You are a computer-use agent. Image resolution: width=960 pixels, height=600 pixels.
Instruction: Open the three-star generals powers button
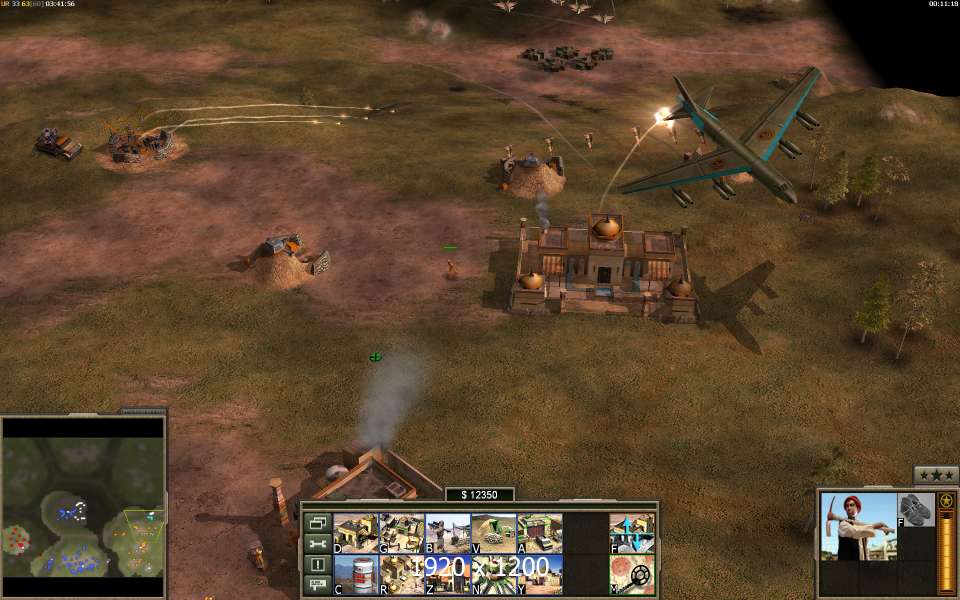pyautogui.click(x=936, y=475)
